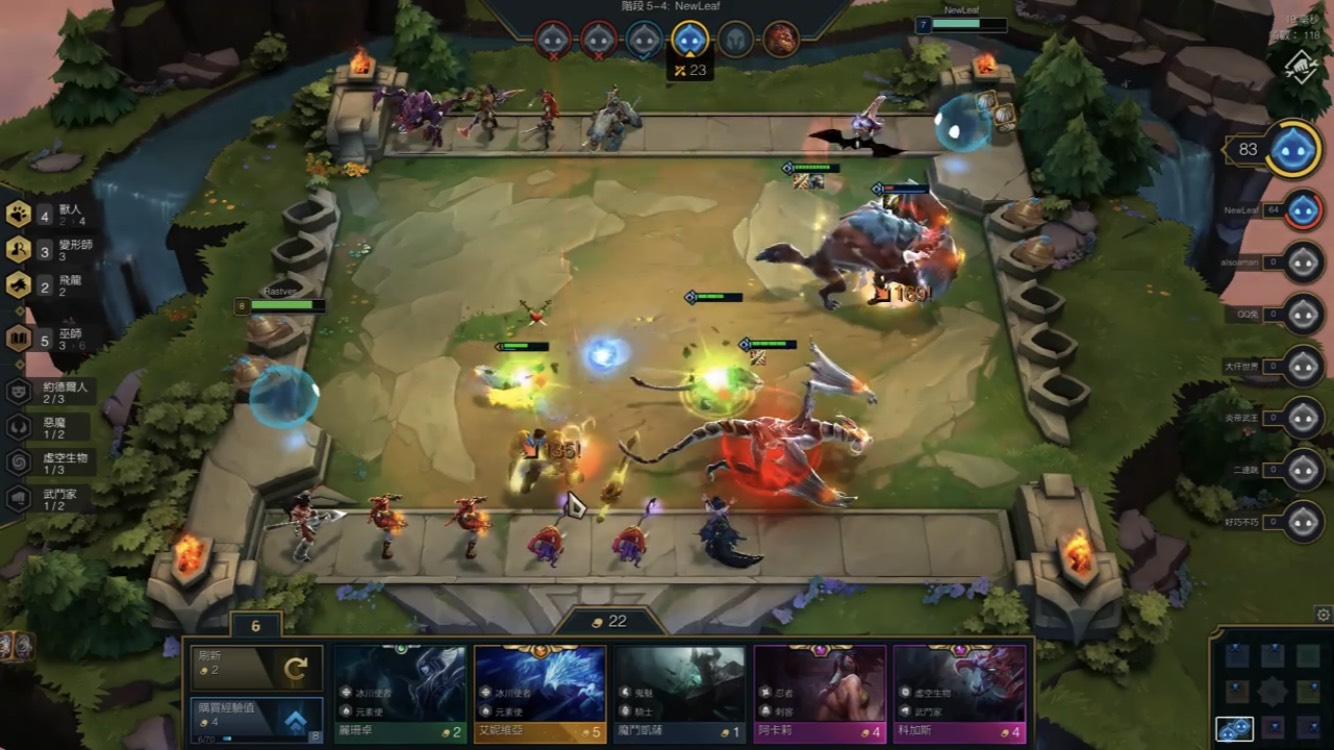View NewLeaf's board from the scoreboard
This screenshot has width=1334, height=750.
pyautogui.click(x=1302, y=210)
